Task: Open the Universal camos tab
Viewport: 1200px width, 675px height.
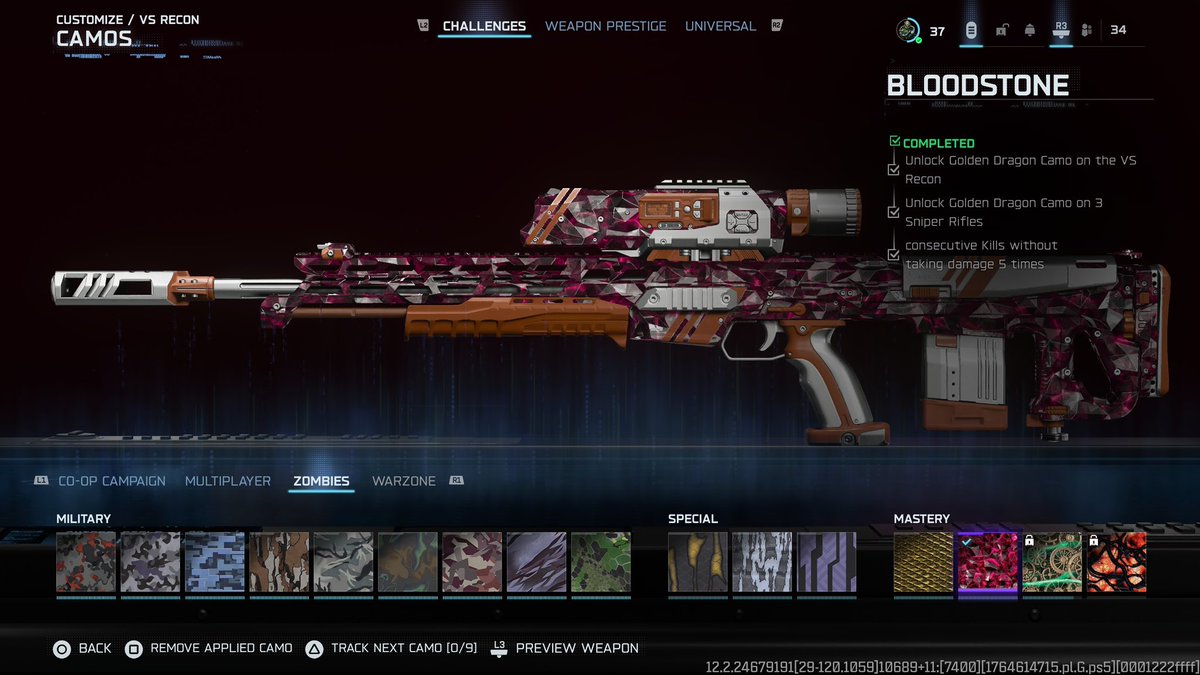Action: (720, 26)
